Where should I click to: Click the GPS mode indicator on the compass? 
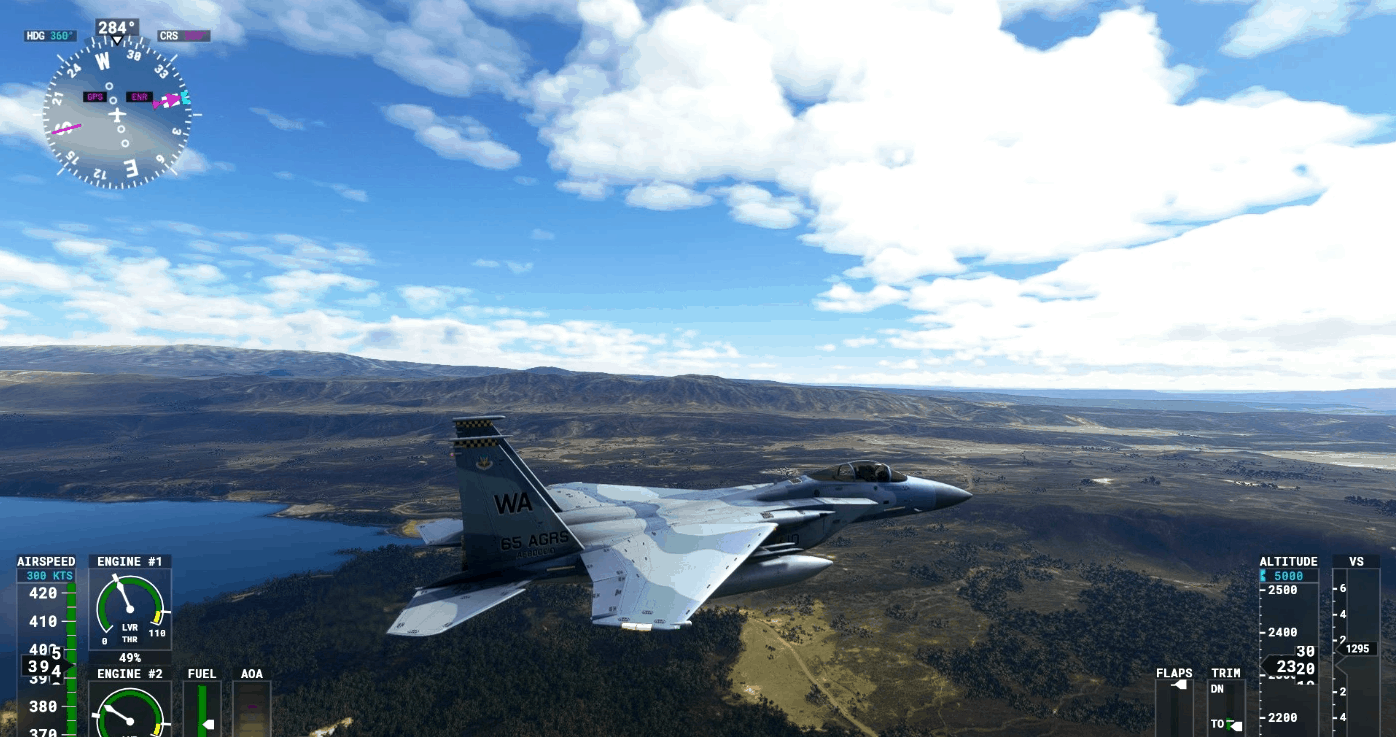pos(96,97)
